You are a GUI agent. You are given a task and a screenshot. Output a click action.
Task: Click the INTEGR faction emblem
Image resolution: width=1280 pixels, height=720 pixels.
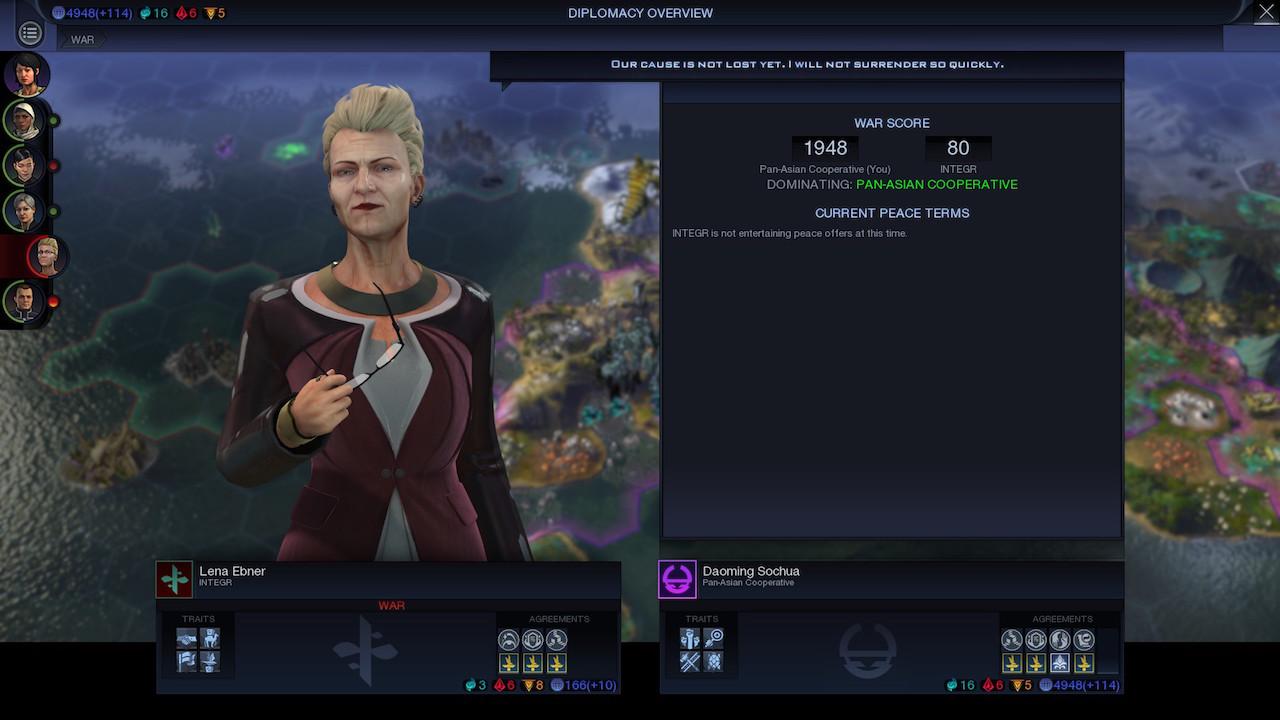[x=174, y=579]
